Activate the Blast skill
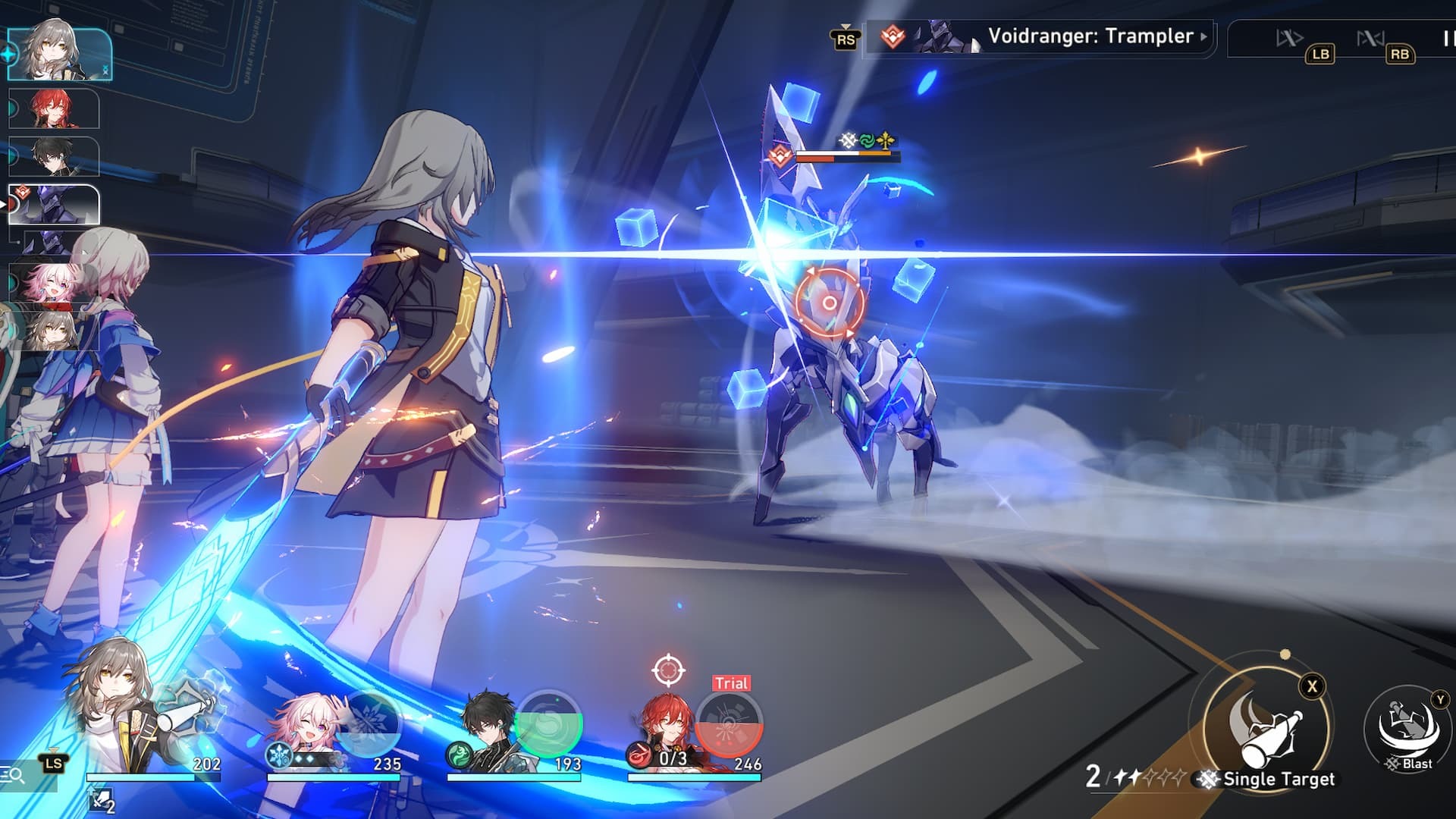This screenshot has width=1456, height=819. [1408, 728]
